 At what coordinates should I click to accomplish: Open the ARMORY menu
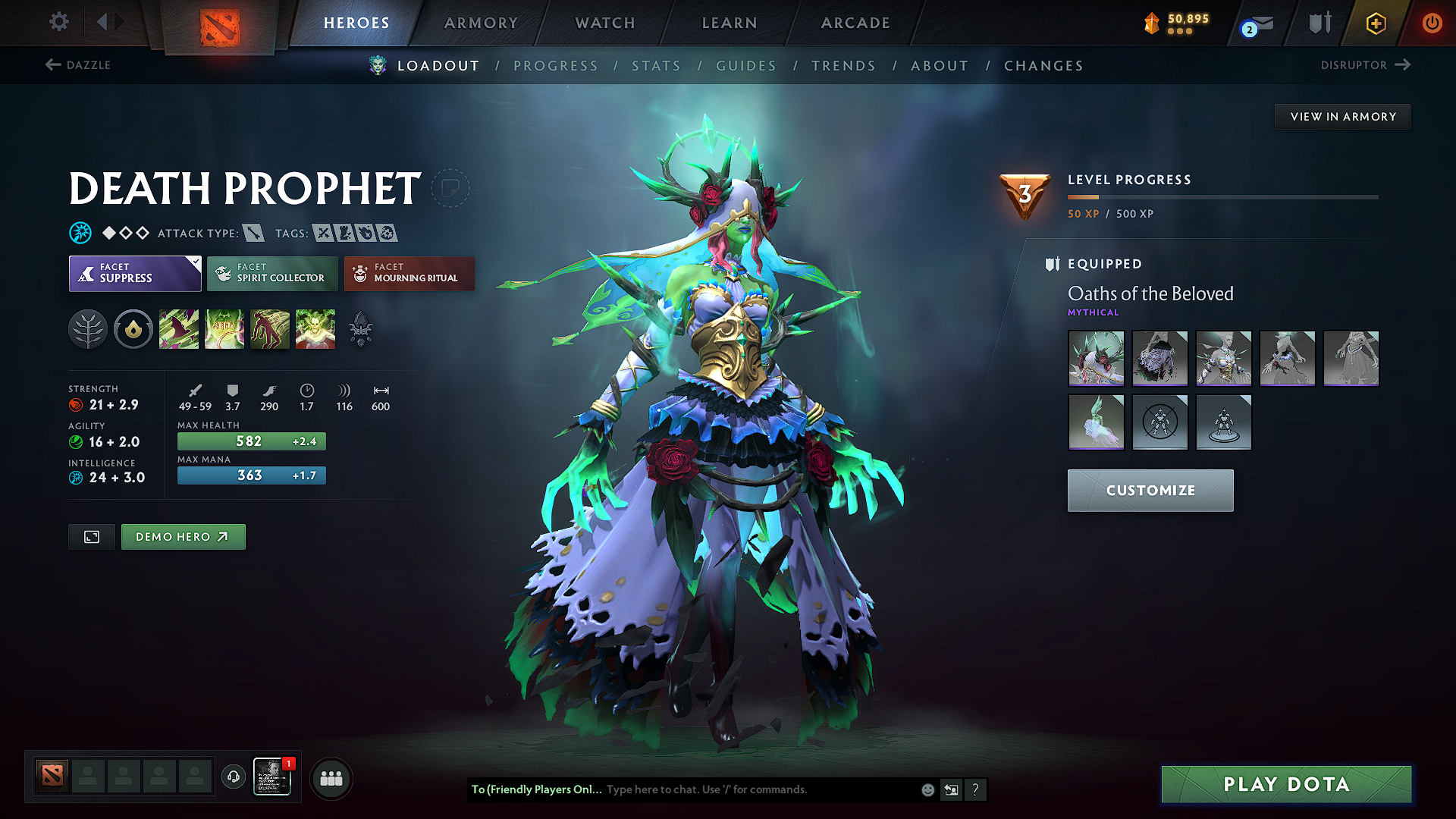point(480,23)
